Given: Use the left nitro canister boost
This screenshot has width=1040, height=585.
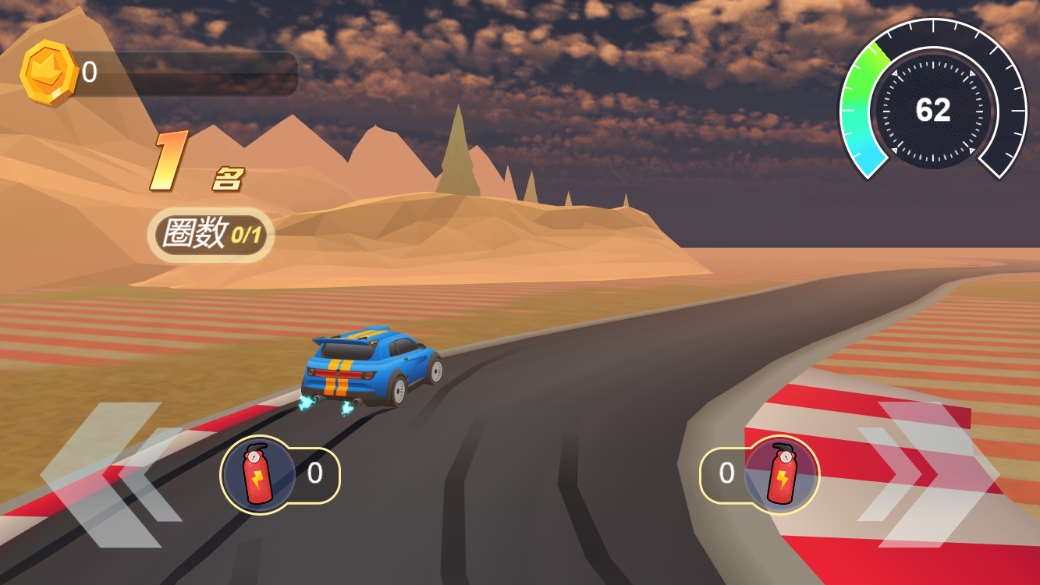Looking at the screenshot, I should 258,474.
